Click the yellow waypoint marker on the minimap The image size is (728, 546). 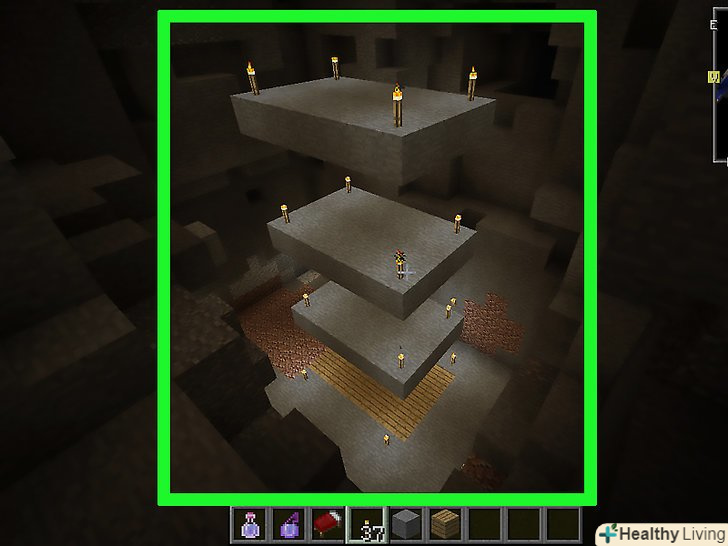click(714, 76)
